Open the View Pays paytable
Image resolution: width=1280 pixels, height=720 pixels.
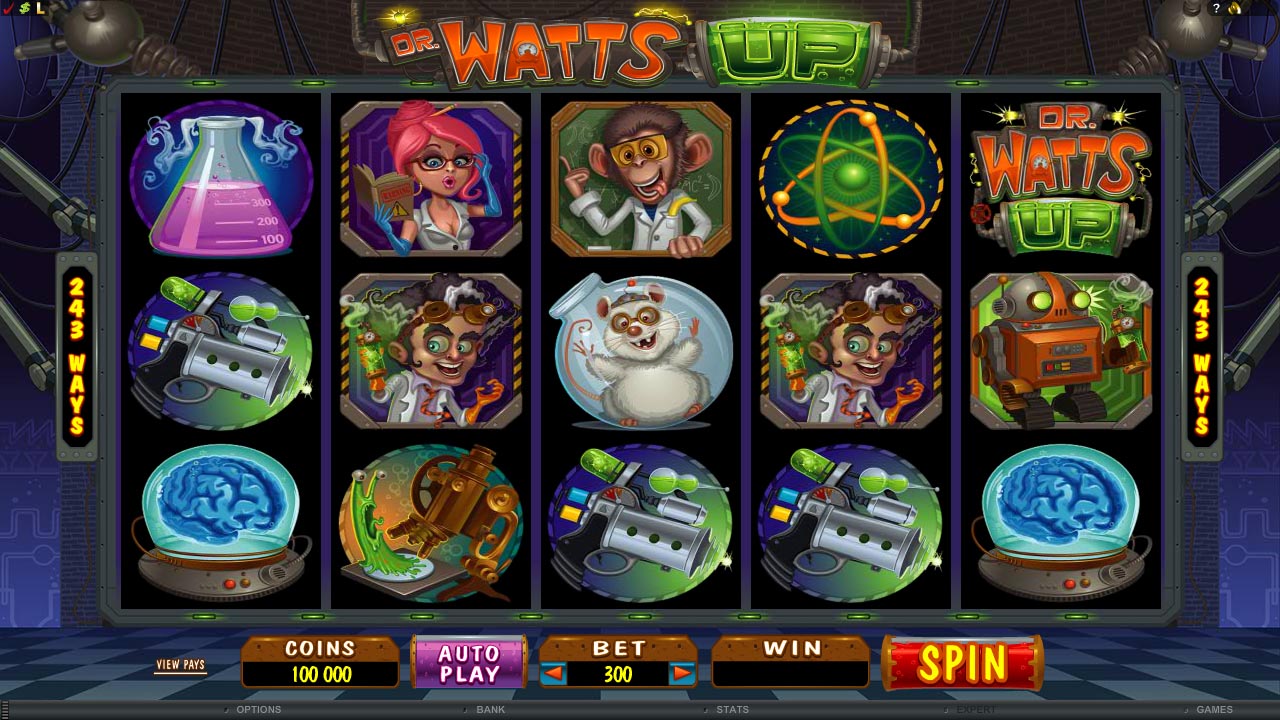point(180,665)
